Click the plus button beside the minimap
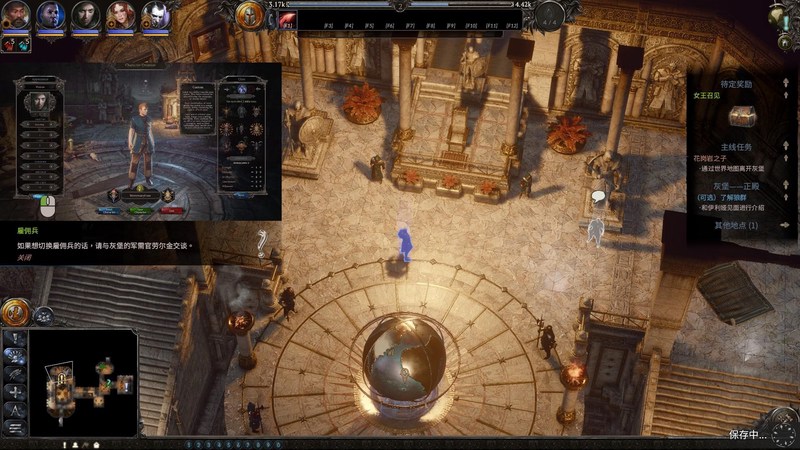This screenshot has width=800, height=450. click(x=15, y=392)
